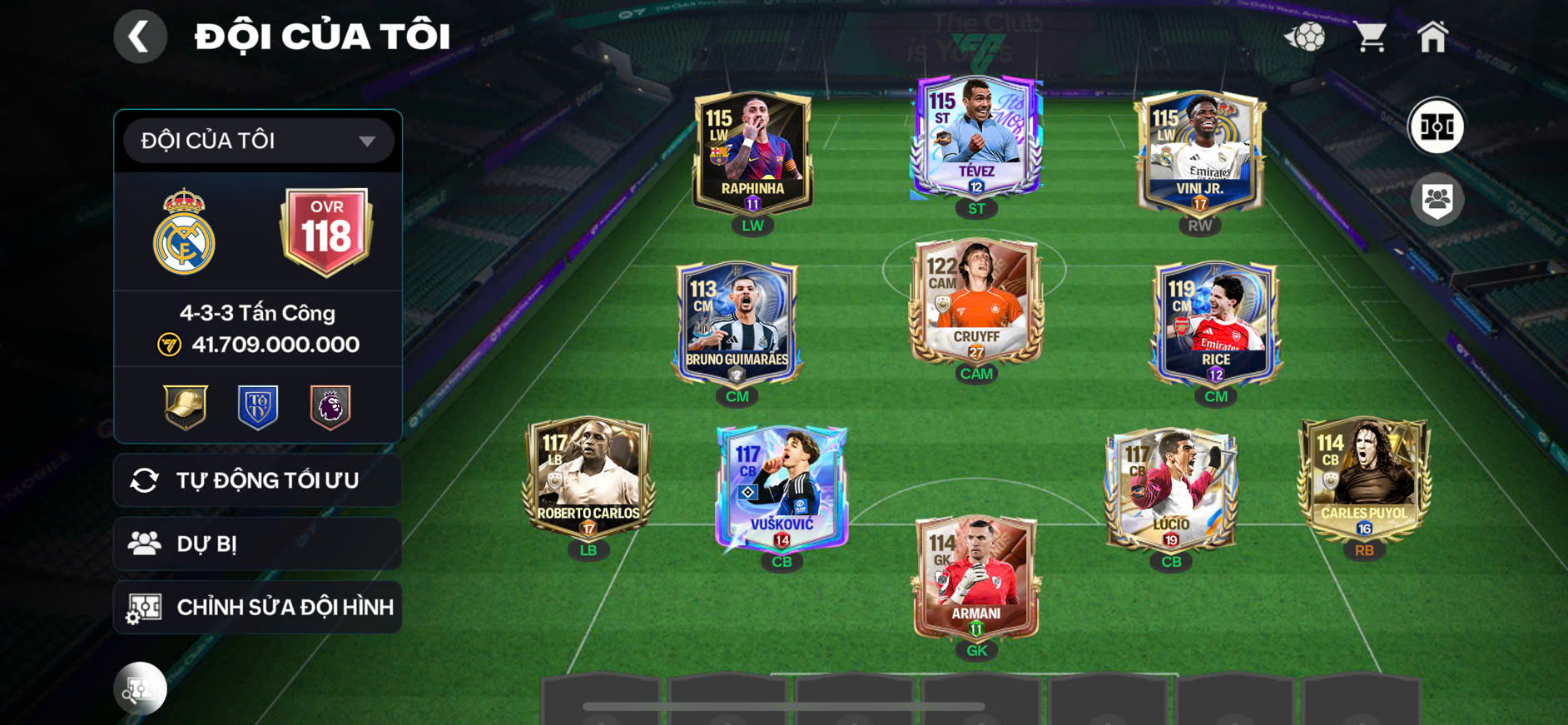This screenshot has height=725, width=1568.
Task: Click the magnifier formation icon at bottom left
Action: pyautogui.click(x=141, y=688)
